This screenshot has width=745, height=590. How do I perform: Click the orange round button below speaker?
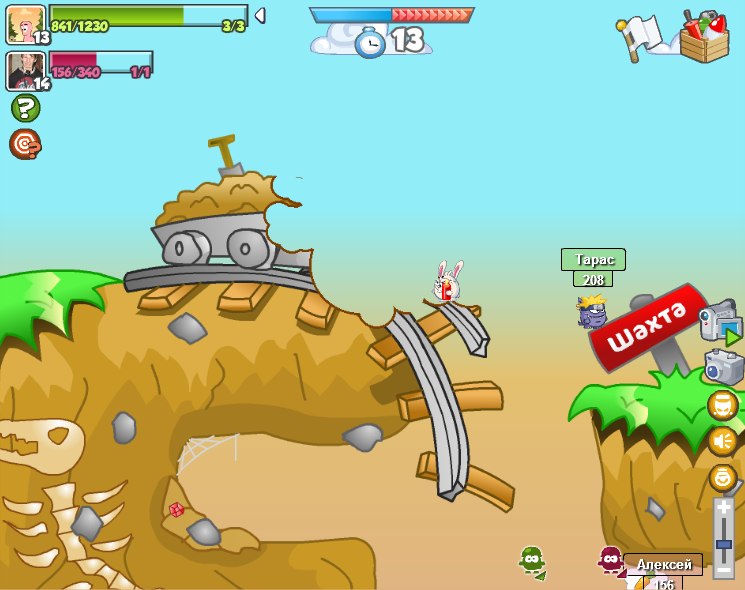pyautogui.click(x=722, y=477)
